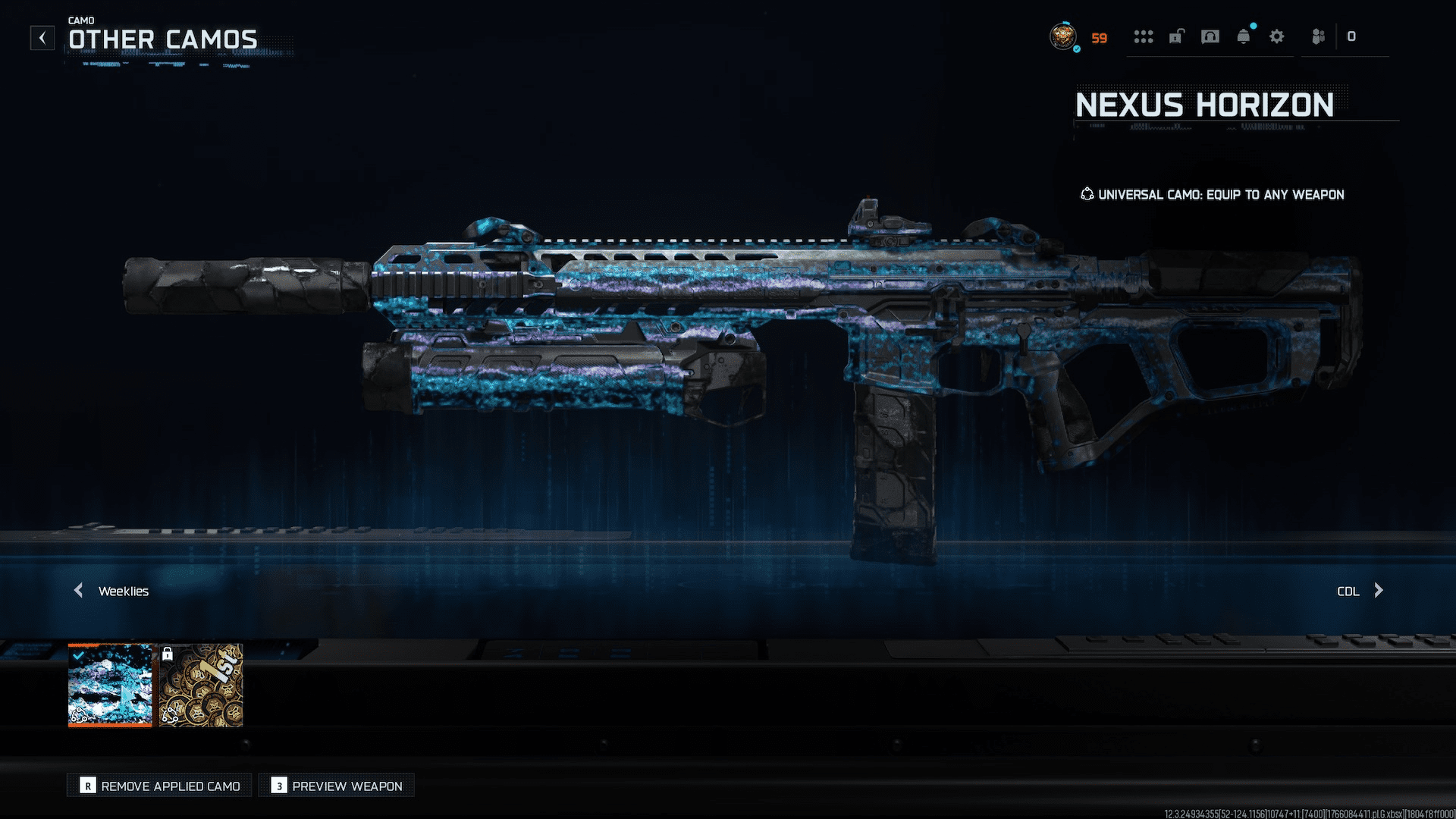Open settings with the gear icon
1456x819 pixels.
click(1277, 37)
